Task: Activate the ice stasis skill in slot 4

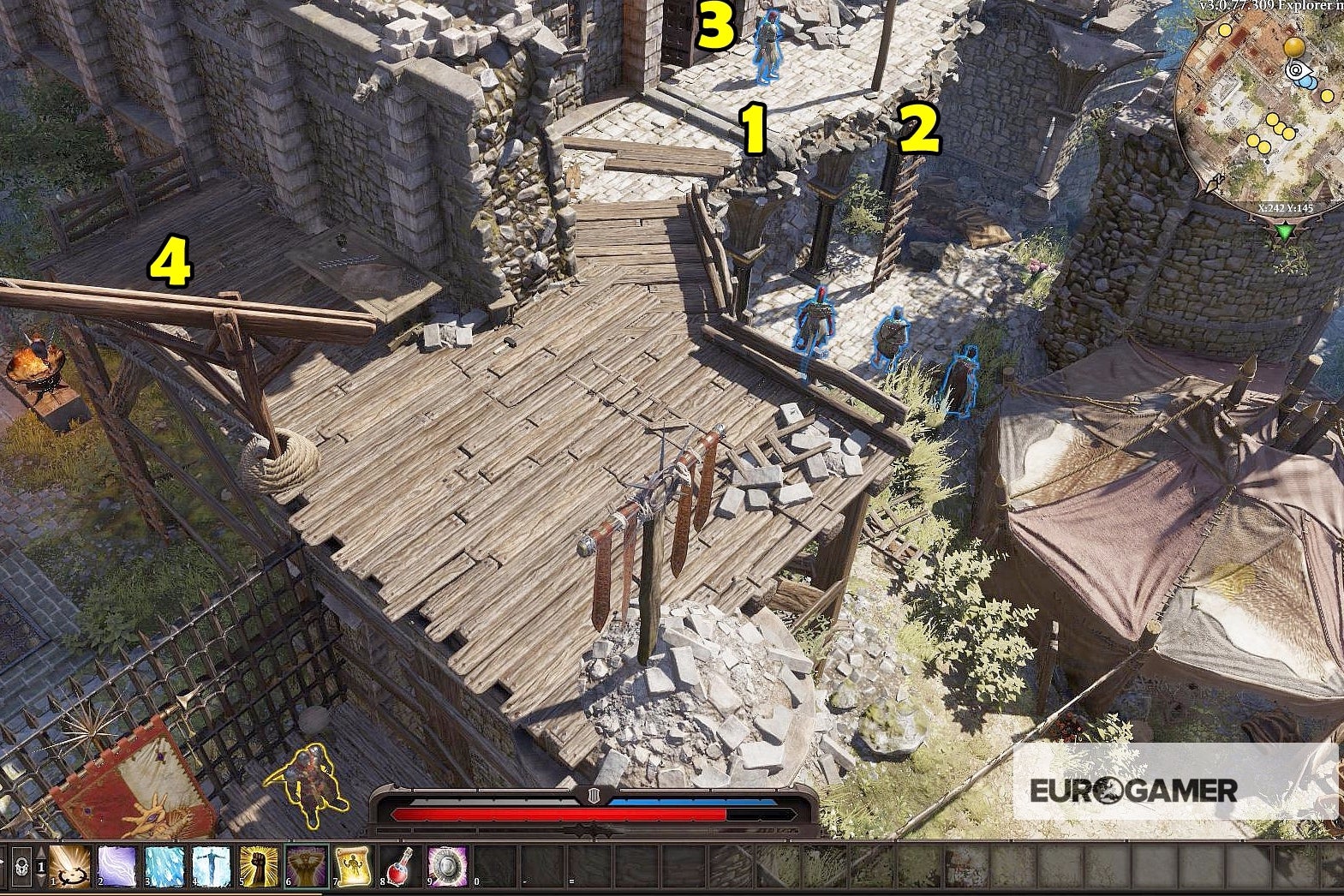Action: (212, 866)
